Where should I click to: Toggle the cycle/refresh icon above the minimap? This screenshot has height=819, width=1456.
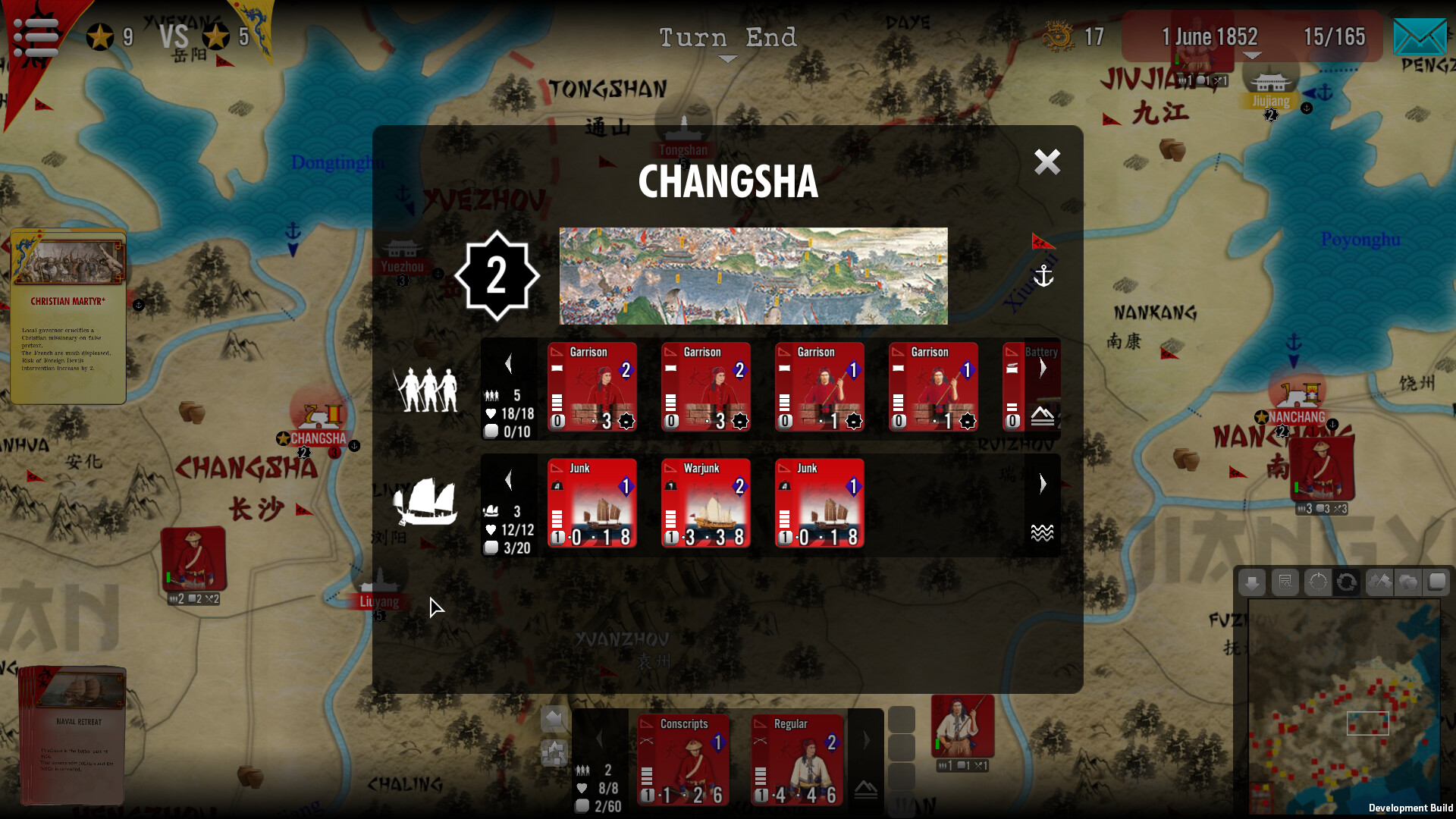tap(1348, 582)
